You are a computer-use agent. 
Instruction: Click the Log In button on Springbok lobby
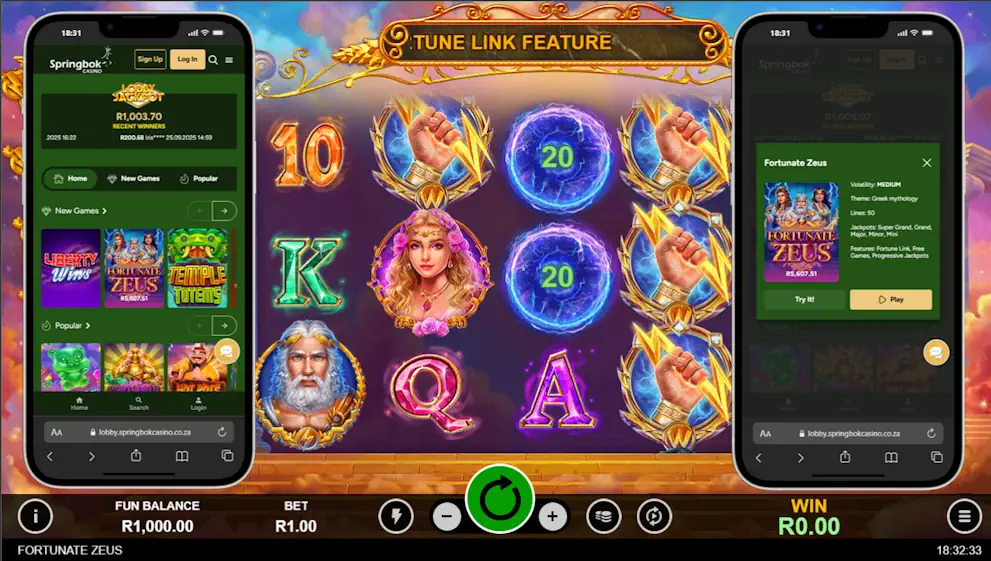(x=187, y=59)
